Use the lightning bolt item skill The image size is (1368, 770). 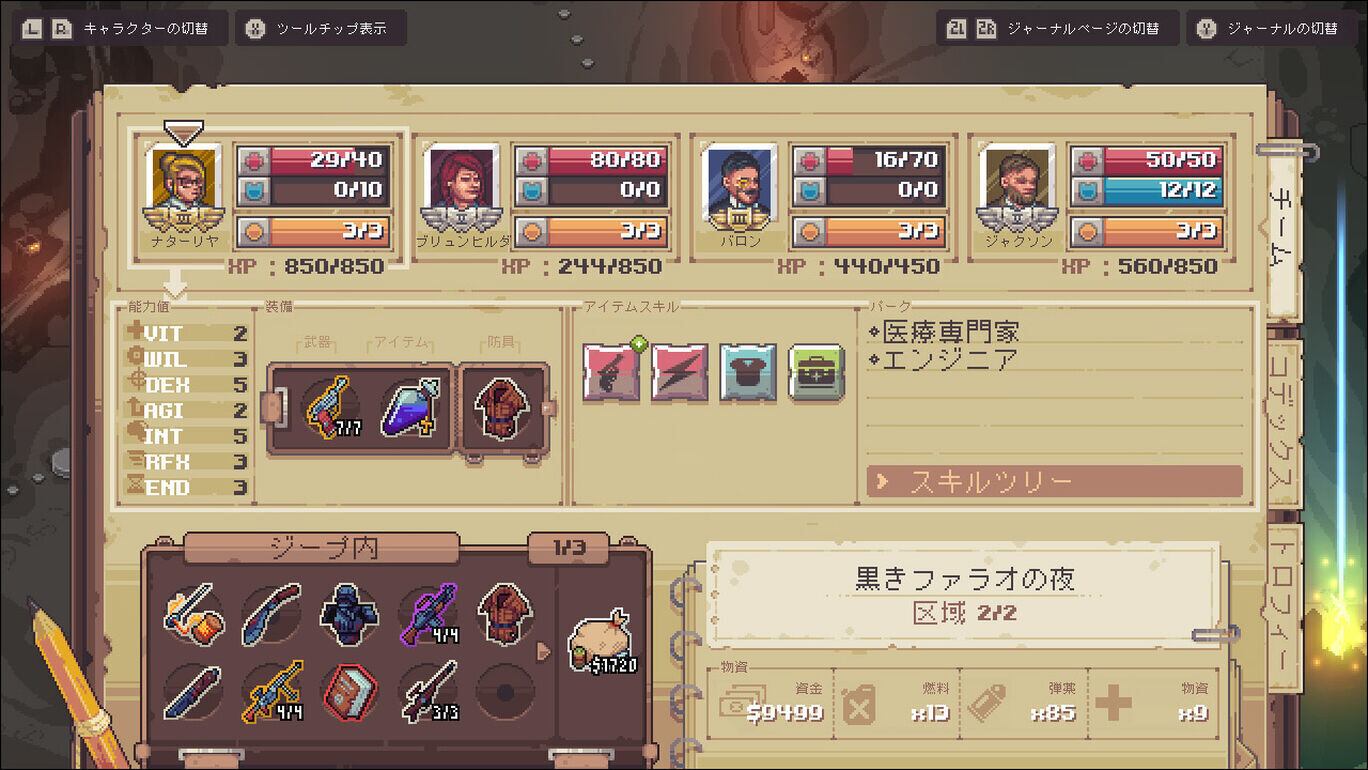680,372
